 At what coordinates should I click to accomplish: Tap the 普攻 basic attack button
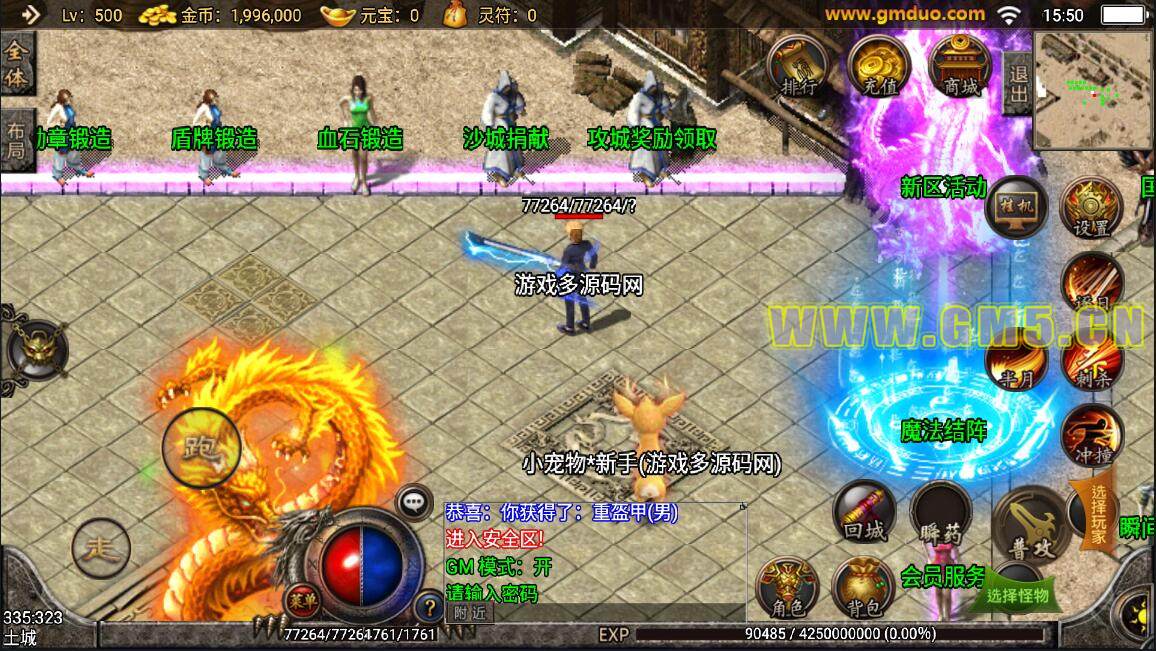(x=1031, y=525)
